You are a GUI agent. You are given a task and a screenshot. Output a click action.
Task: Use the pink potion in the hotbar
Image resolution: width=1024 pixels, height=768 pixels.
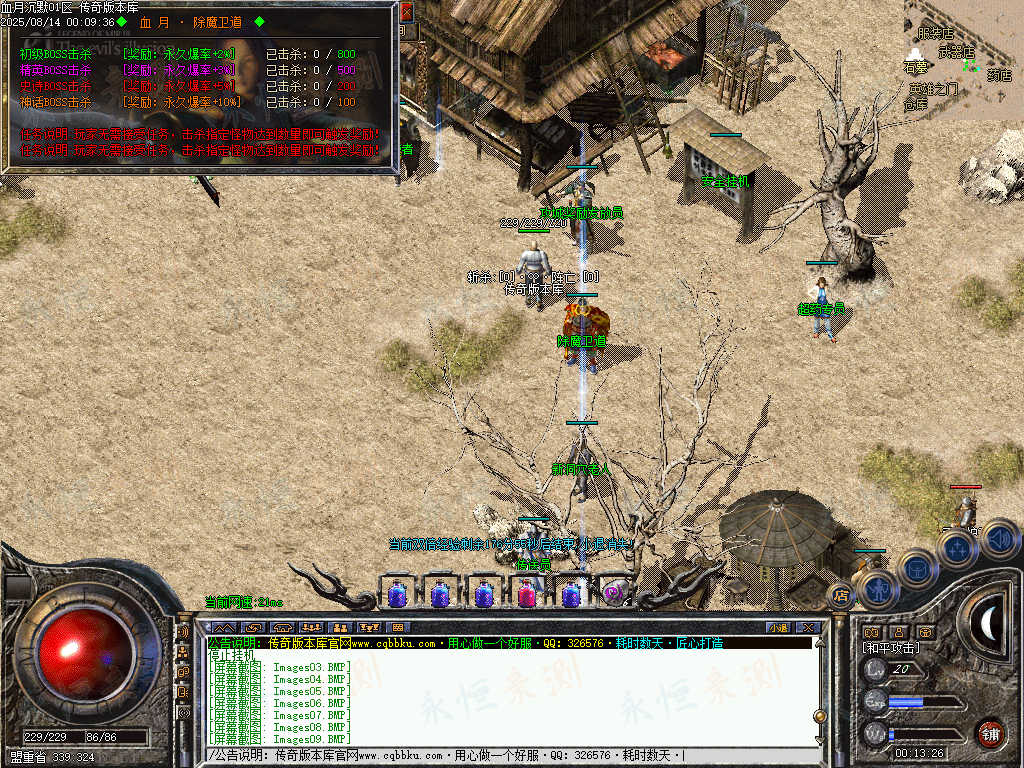(526, 594)
